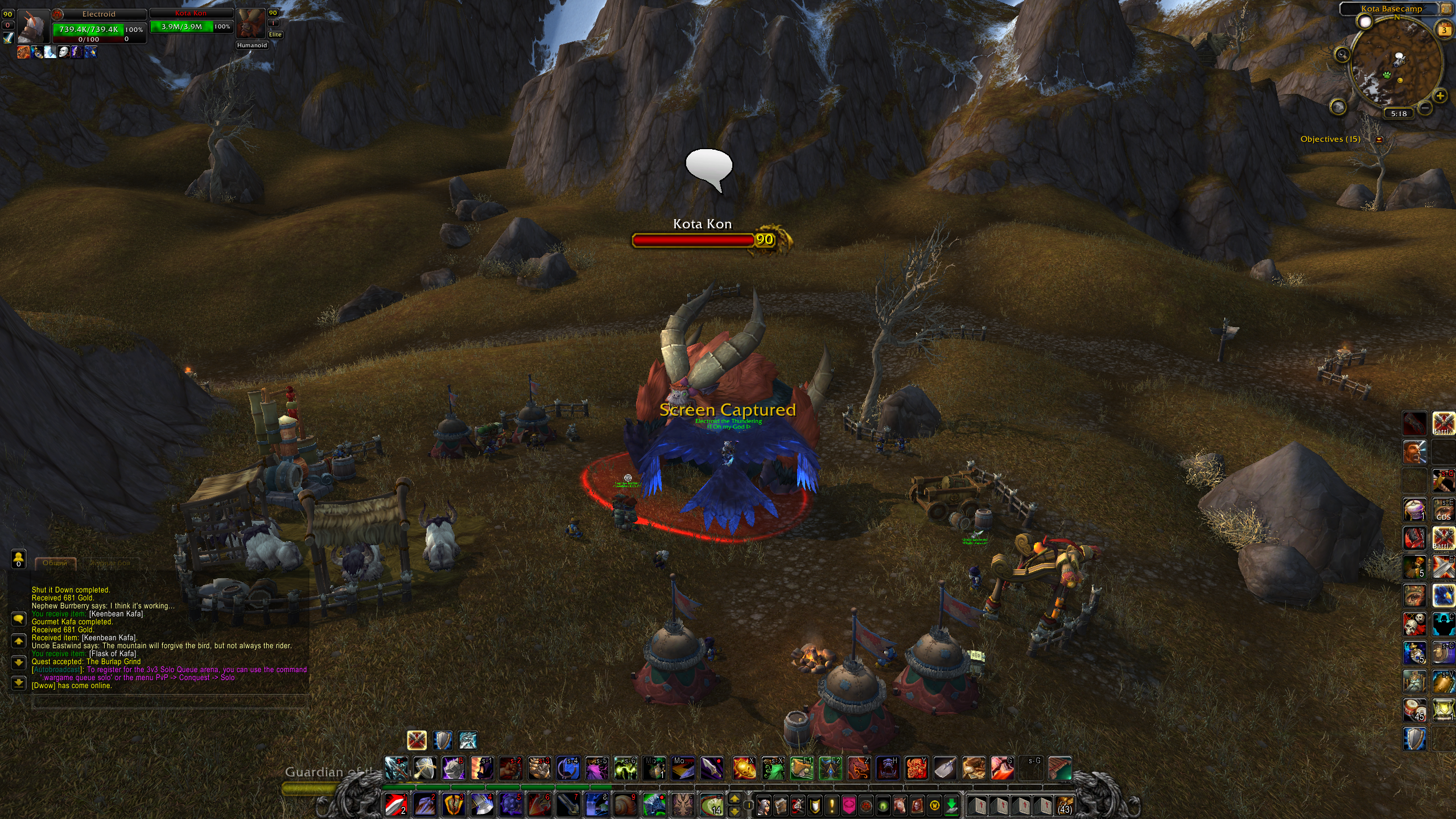The image size is (1456, 819).
Task: Open the main backpack showing 43 free slots
Action: (1063, 805)
